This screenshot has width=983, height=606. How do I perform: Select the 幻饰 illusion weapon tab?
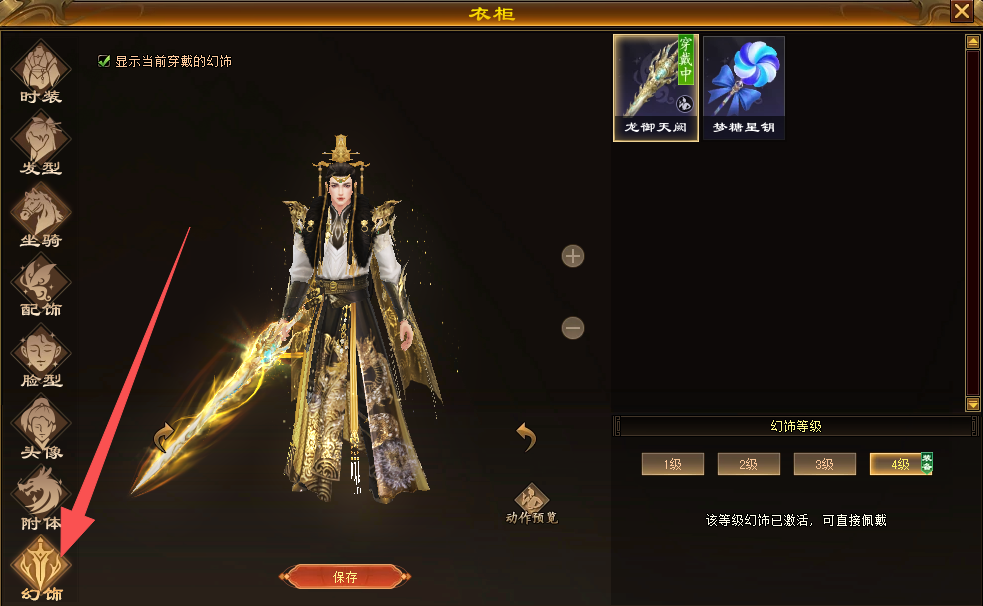41,567
